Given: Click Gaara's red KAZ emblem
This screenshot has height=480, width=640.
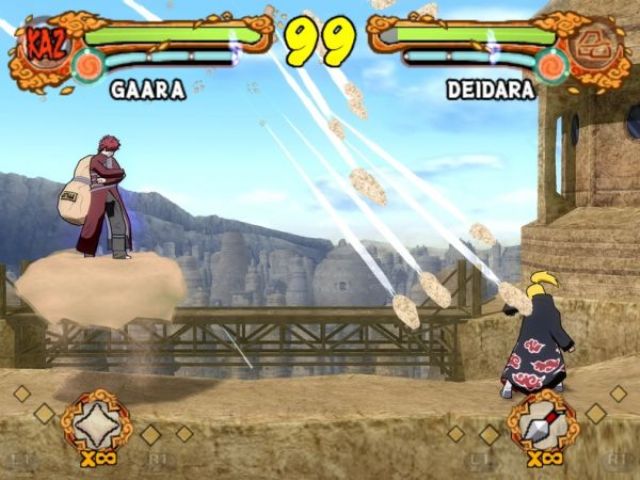Looking at the screenshot, I should 41,44.
